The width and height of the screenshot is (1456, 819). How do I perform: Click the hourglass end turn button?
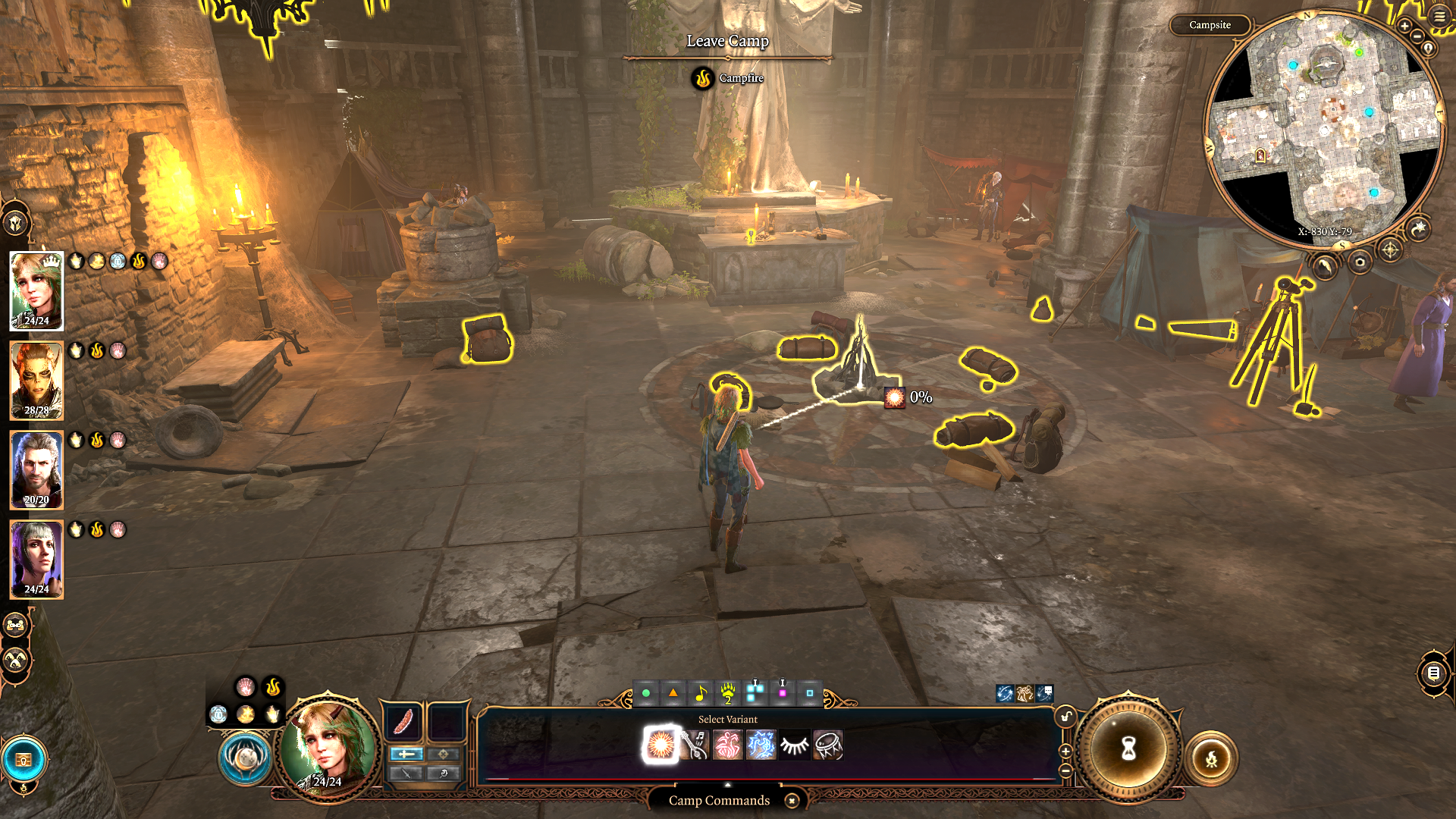click(1128, 749)
